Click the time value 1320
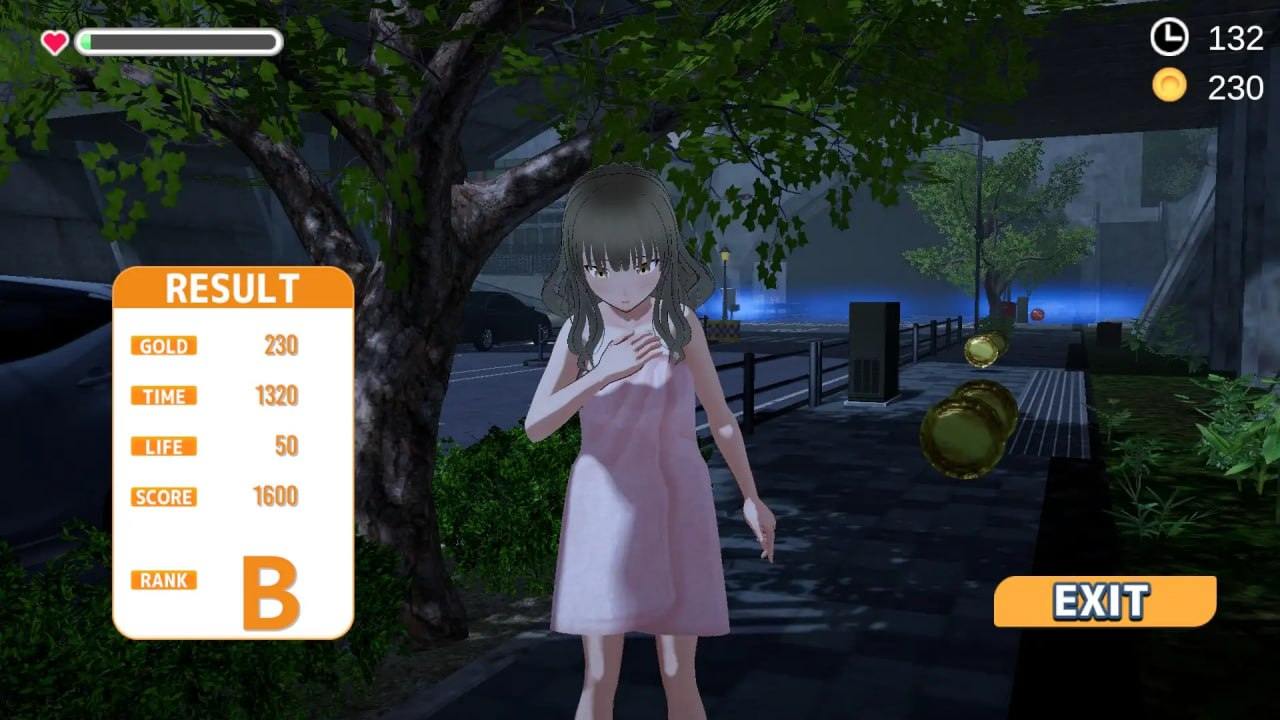This screenshot has height=720, width=1280. (279, 396)
